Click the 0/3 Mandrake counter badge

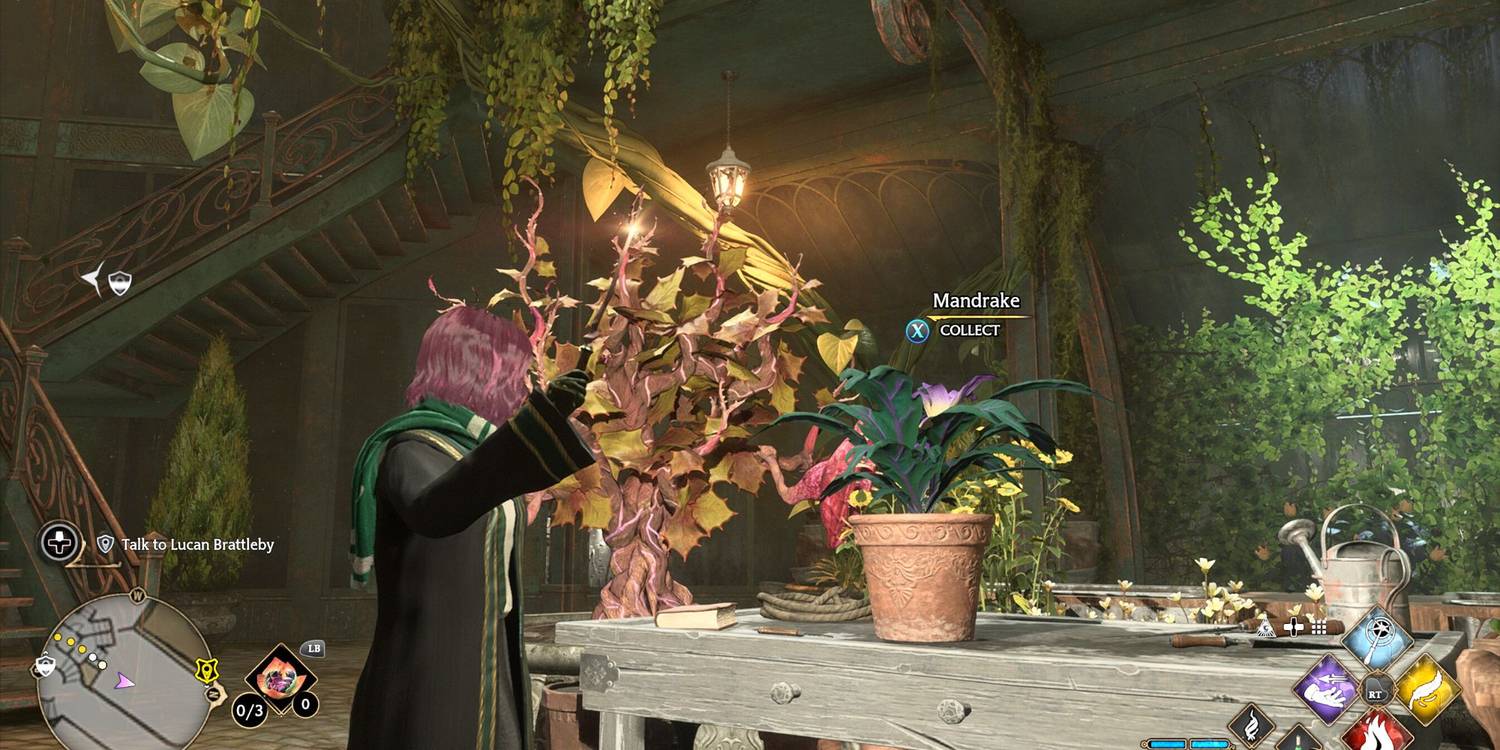(248, 710)
